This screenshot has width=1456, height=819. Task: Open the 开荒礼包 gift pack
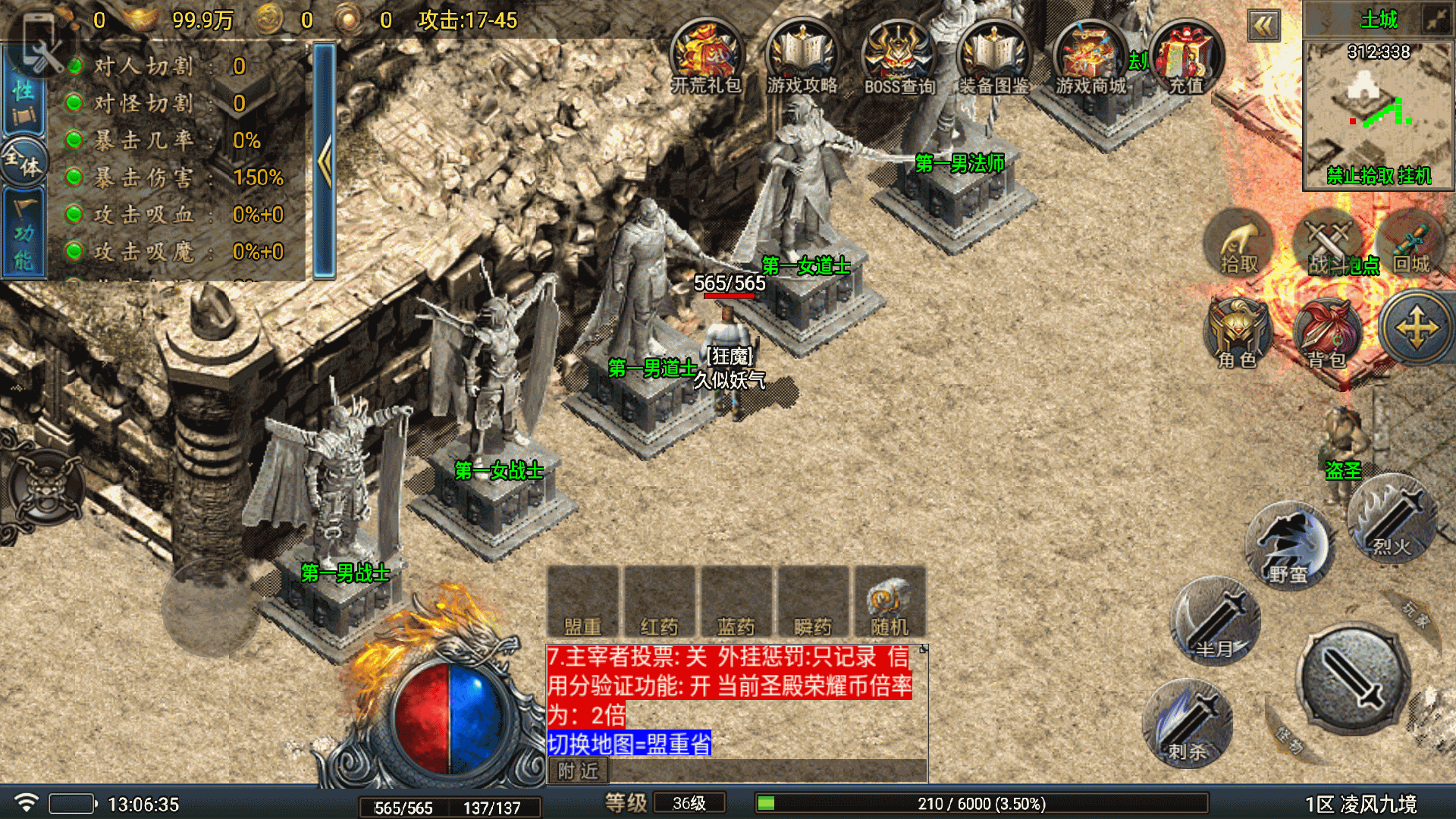coord(705,57)
